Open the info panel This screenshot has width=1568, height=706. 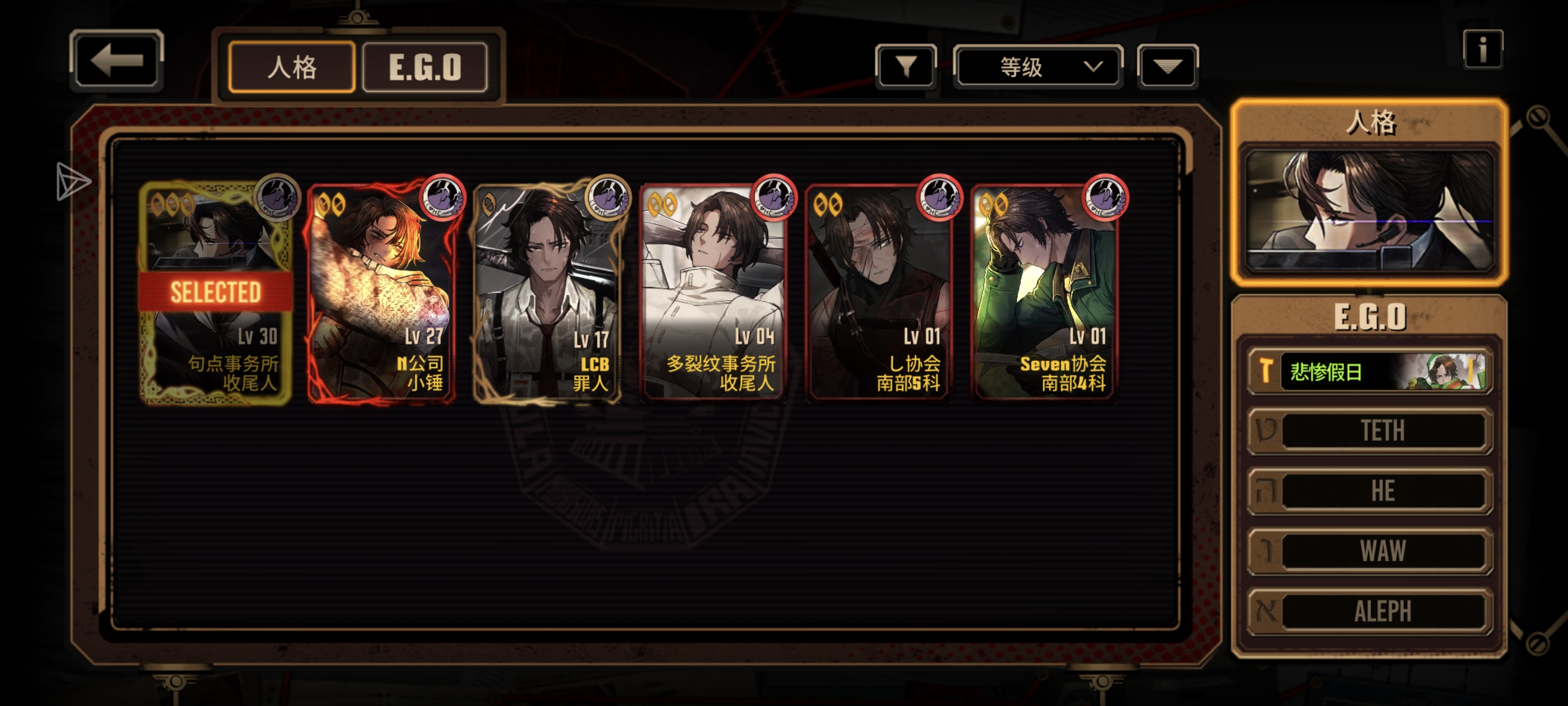1483,49
